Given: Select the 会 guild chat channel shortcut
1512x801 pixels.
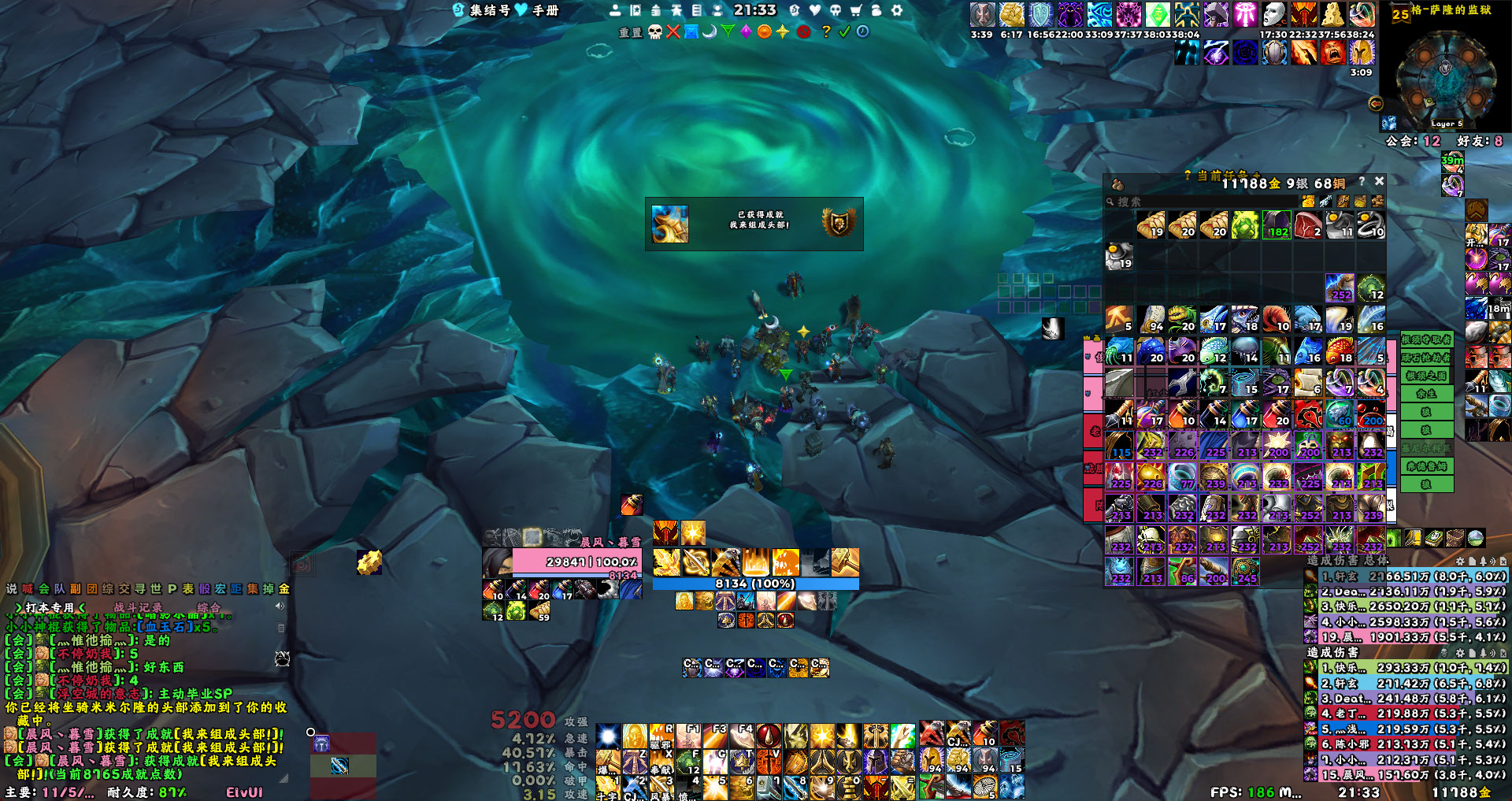Looking at the screenshot, I should [x=44, y=588].
